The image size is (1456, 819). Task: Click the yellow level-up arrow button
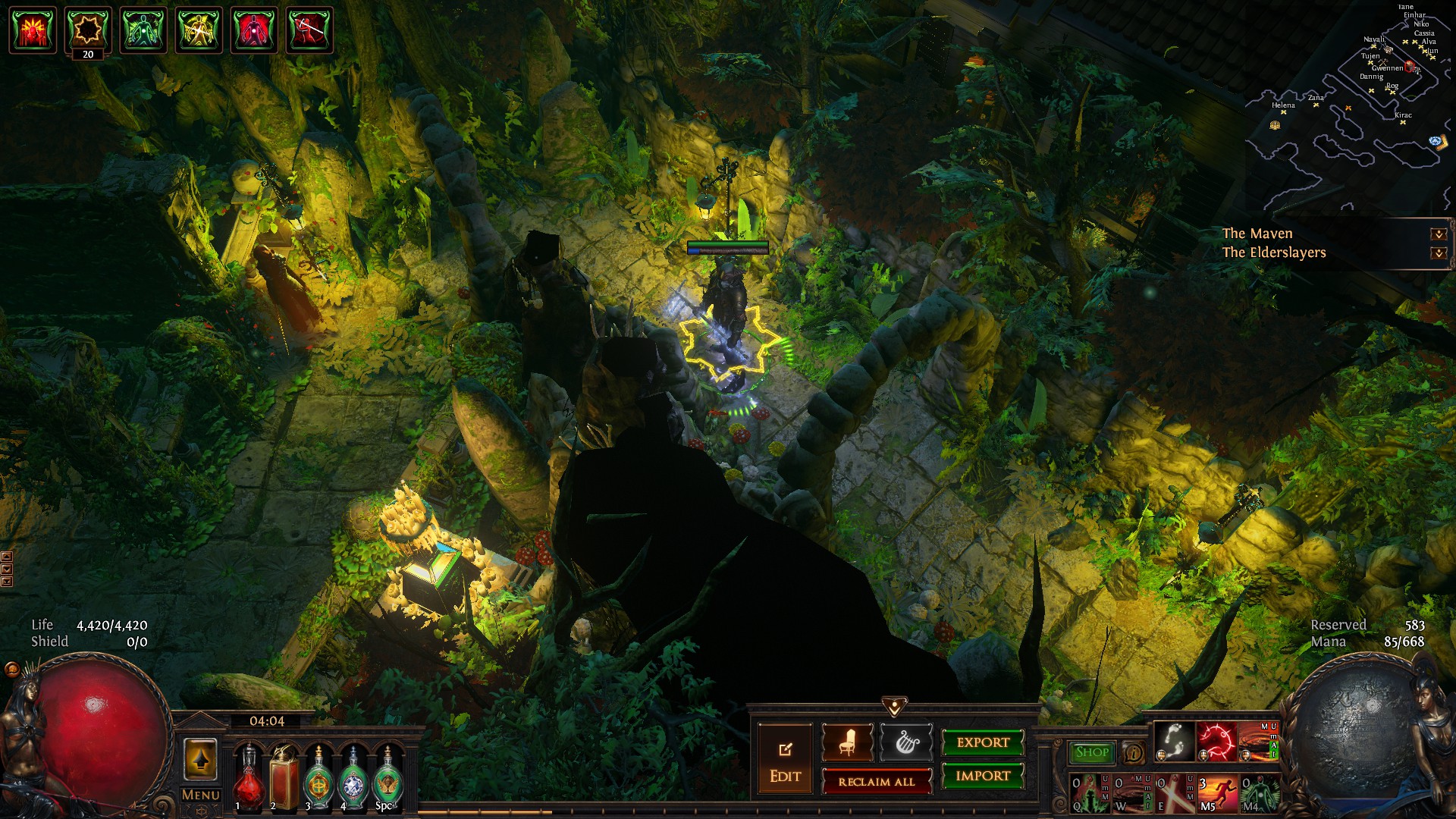click(x=200, y=760)
